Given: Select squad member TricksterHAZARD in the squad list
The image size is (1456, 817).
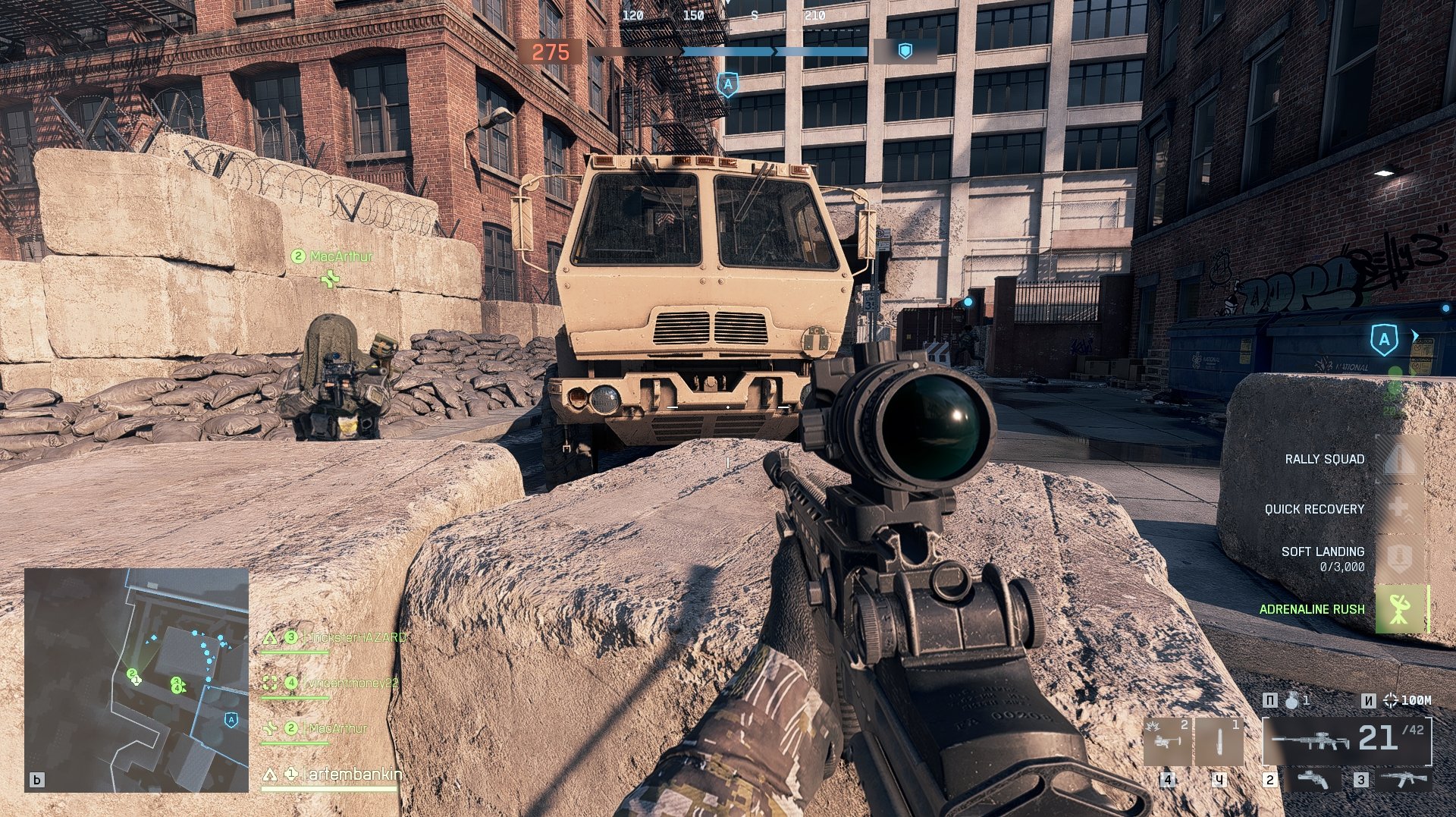Looking at the screenshot, I should tap(355, 638).
